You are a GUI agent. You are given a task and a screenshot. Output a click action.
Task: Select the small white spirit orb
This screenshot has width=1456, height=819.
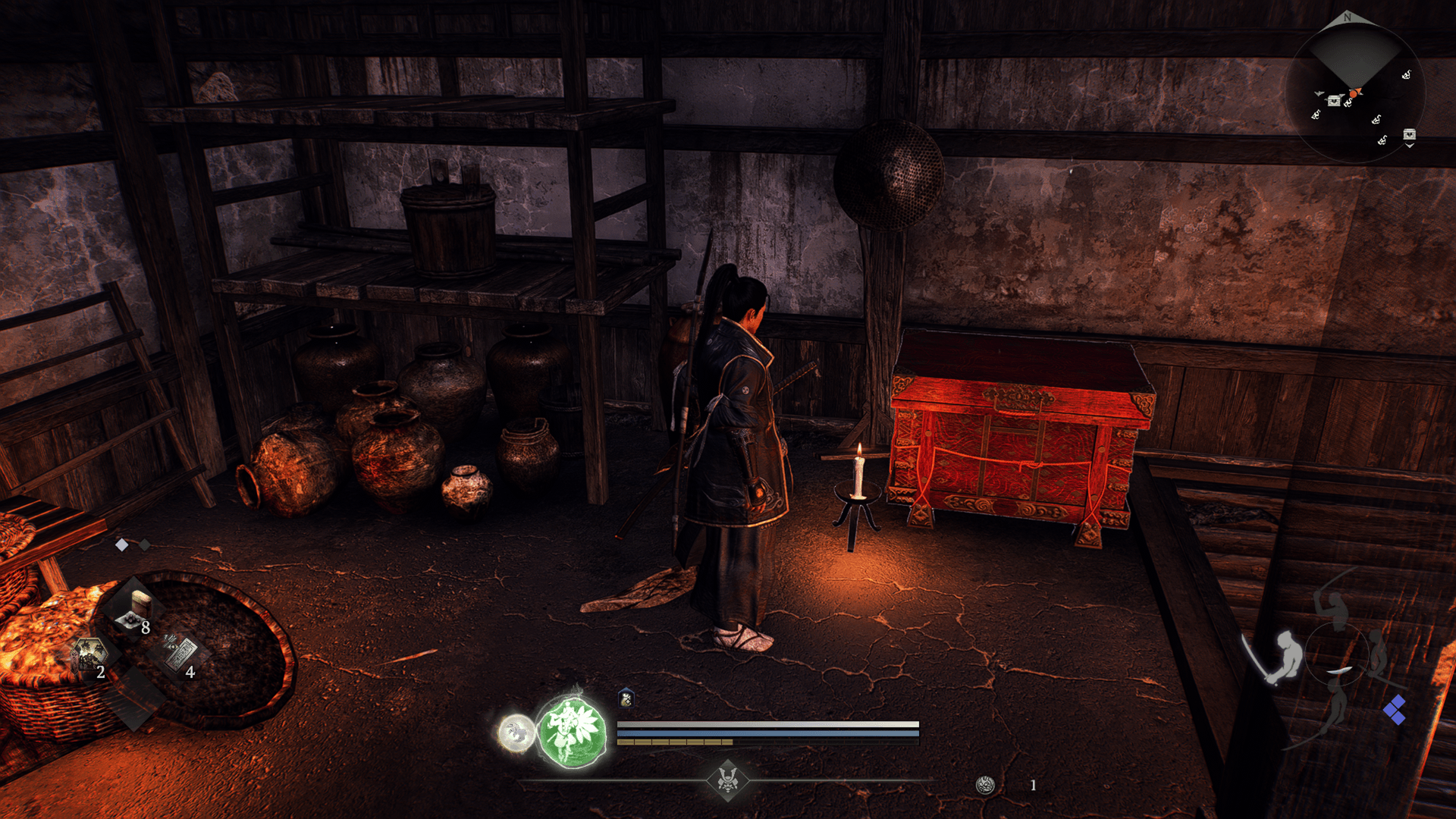point(516,733)
